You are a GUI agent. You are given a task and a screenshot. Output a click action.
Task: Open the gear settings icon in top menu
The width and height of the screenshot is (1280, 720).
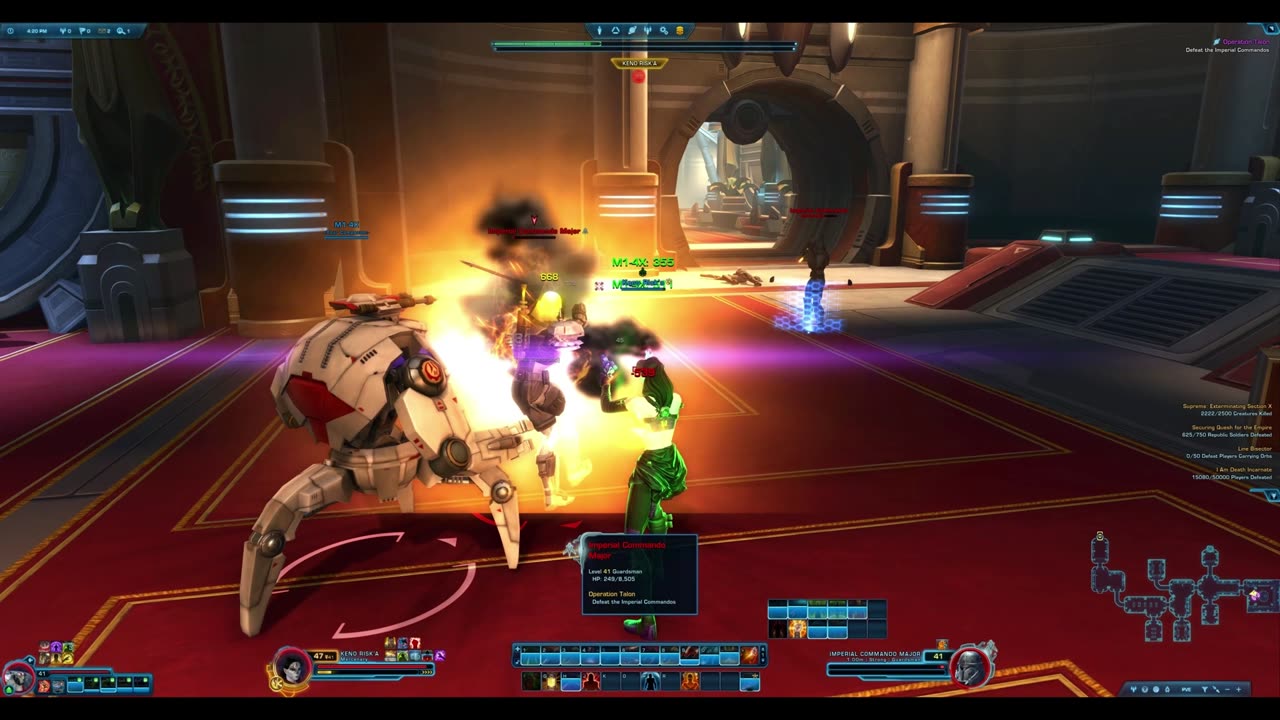(x=663, y=31)
